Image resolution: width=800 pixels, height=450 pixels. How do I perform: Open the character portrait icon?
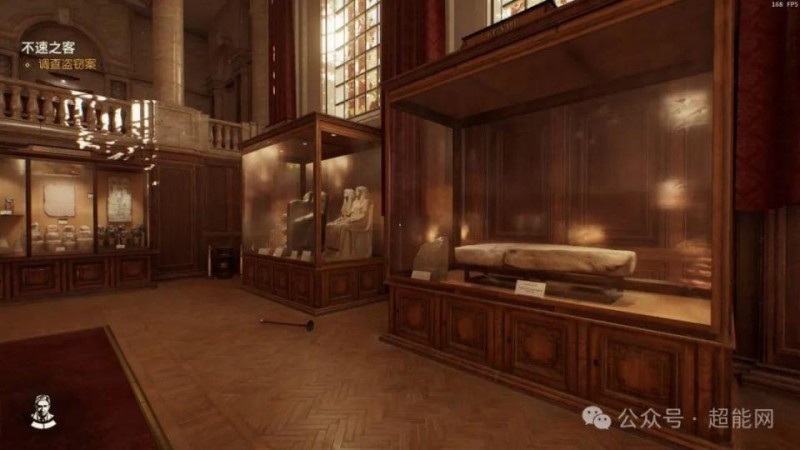point(42,412)
